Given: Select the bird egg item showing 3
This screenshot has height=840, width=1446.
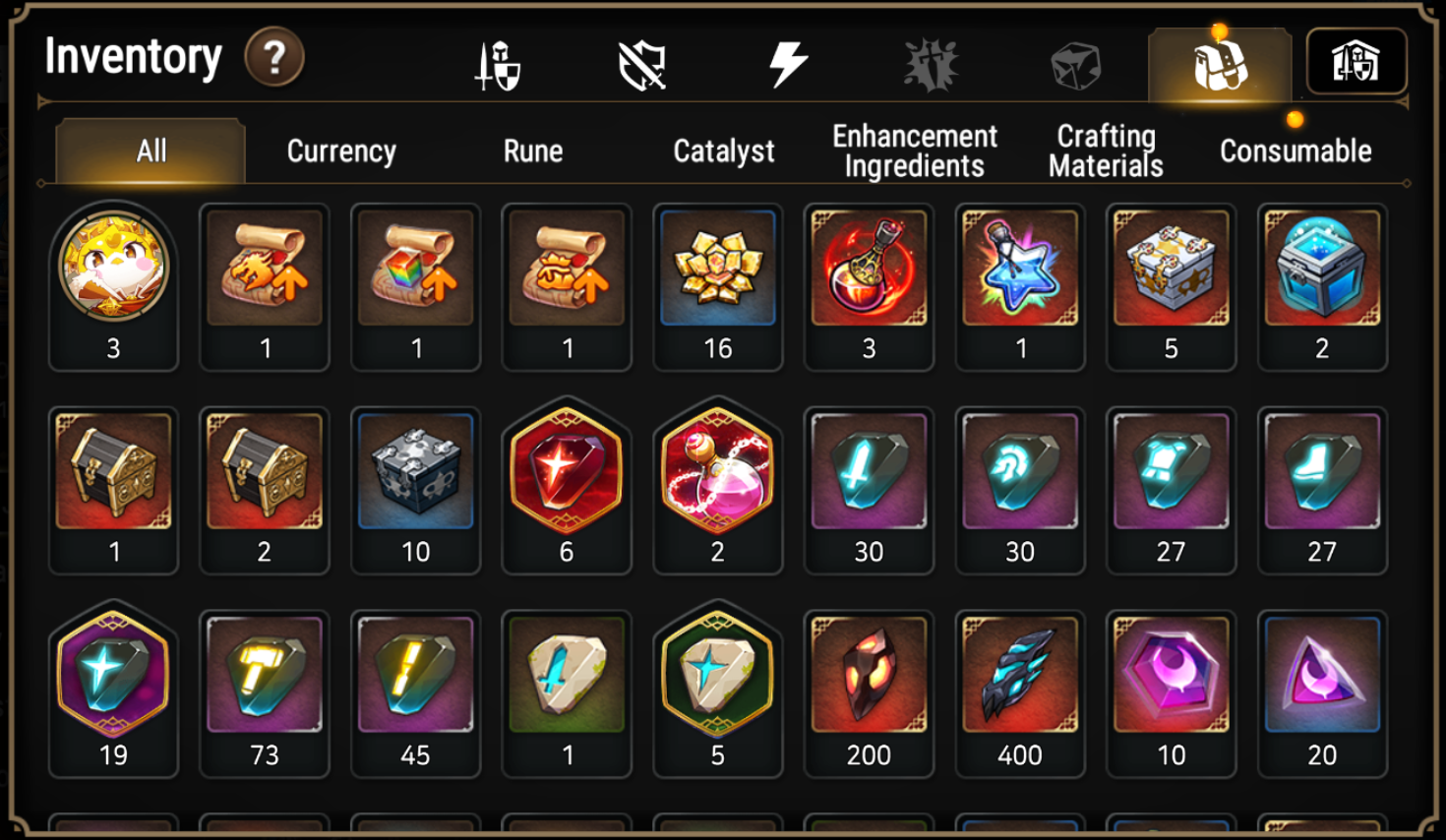Looking at the screenshot, I should point(113,266).
